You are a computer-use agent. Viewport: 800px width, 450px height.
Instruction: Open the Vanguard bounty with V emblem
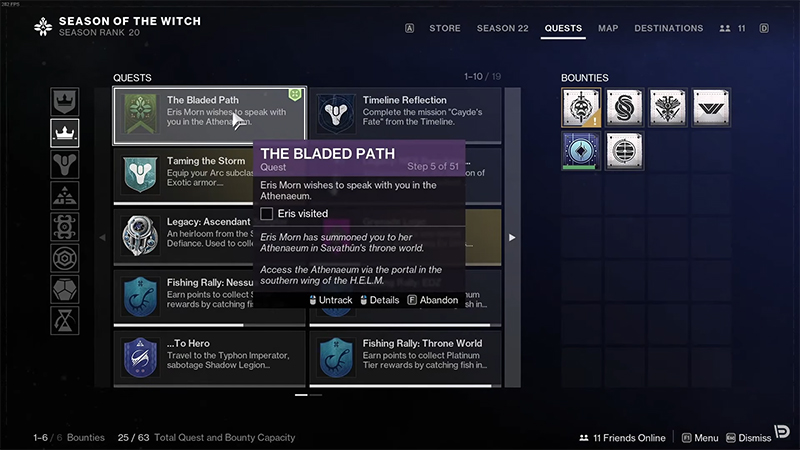(x=711, y=108)
